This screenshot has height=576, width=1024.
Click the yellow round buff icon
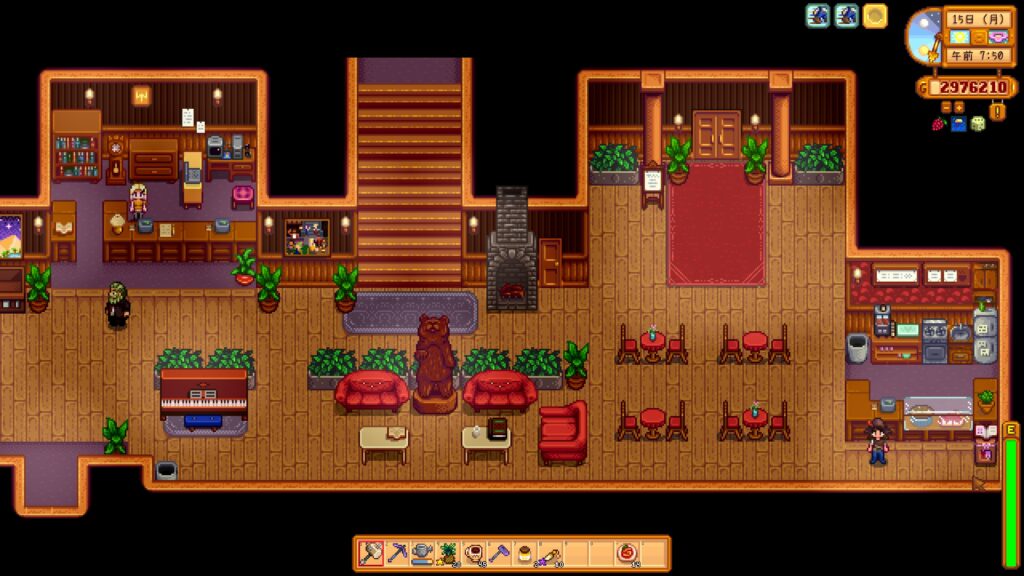(875, 16)
